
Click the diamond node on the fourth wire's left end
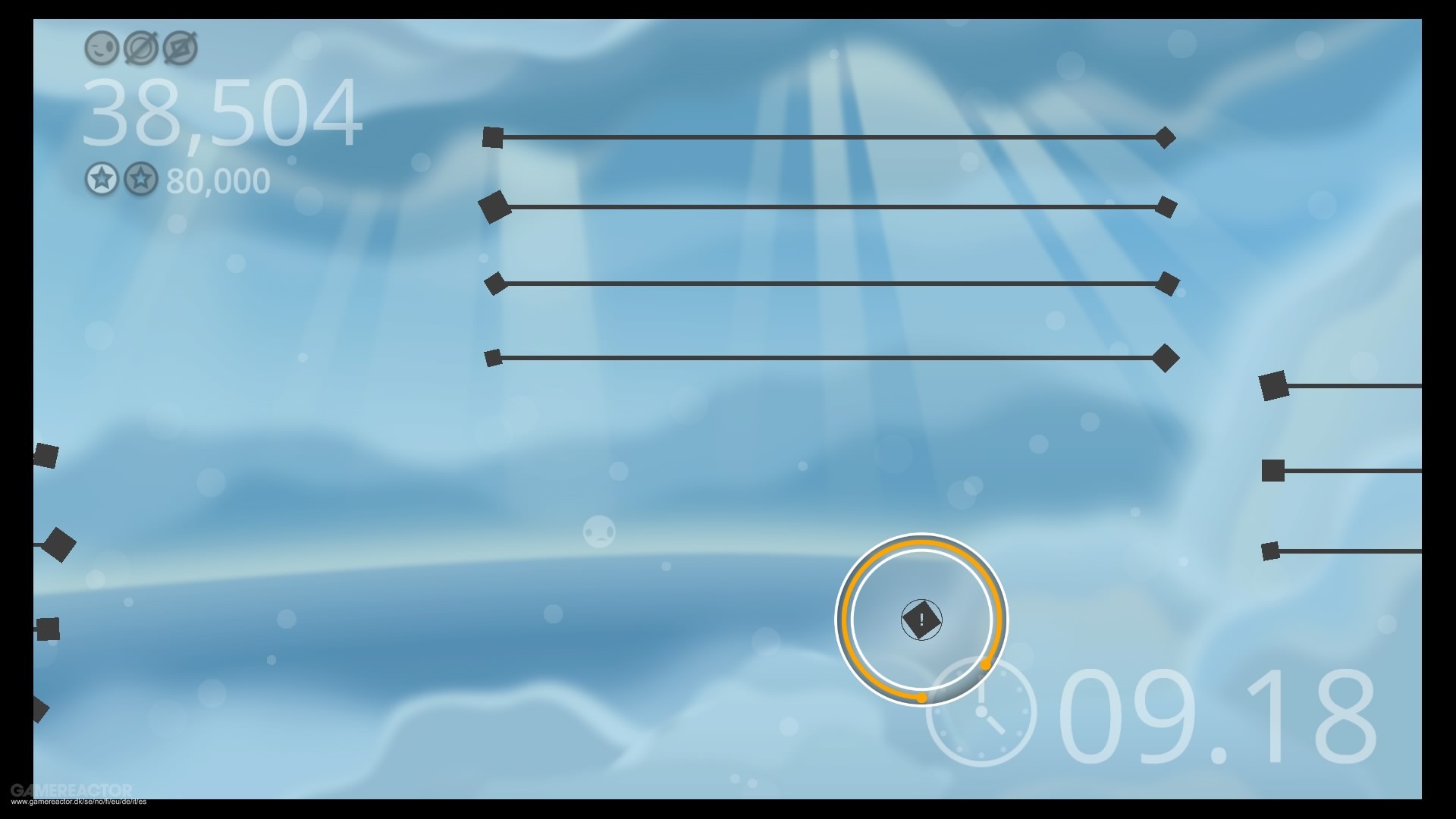tap(493, 355)
